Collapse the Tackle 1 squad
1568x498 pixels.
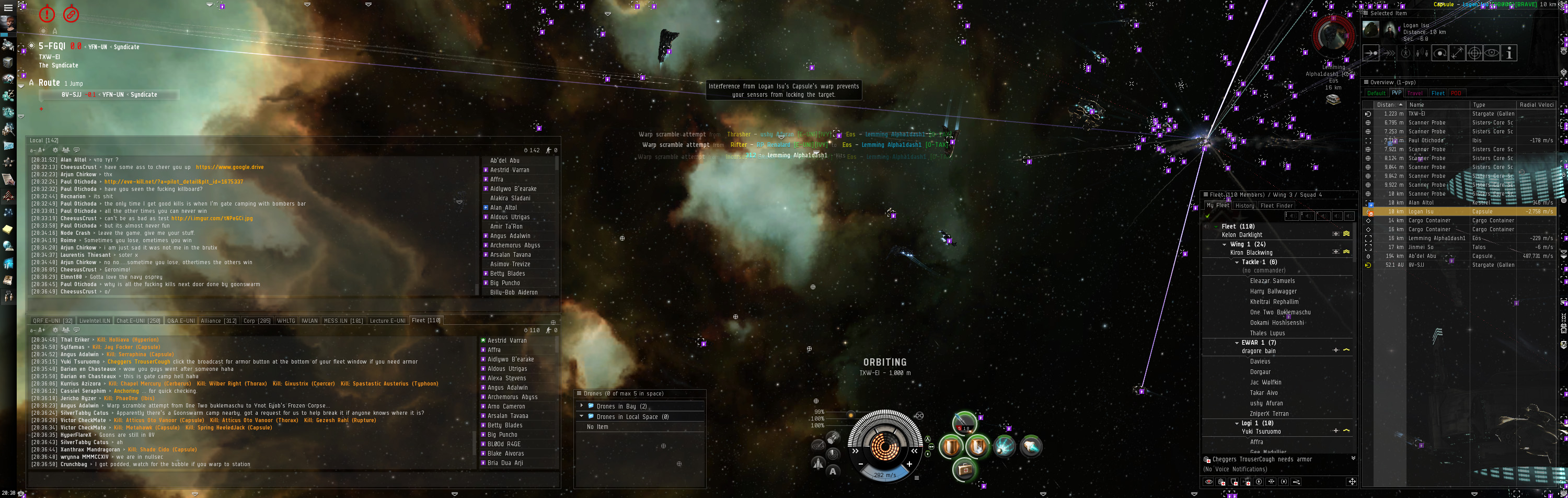1237,262
